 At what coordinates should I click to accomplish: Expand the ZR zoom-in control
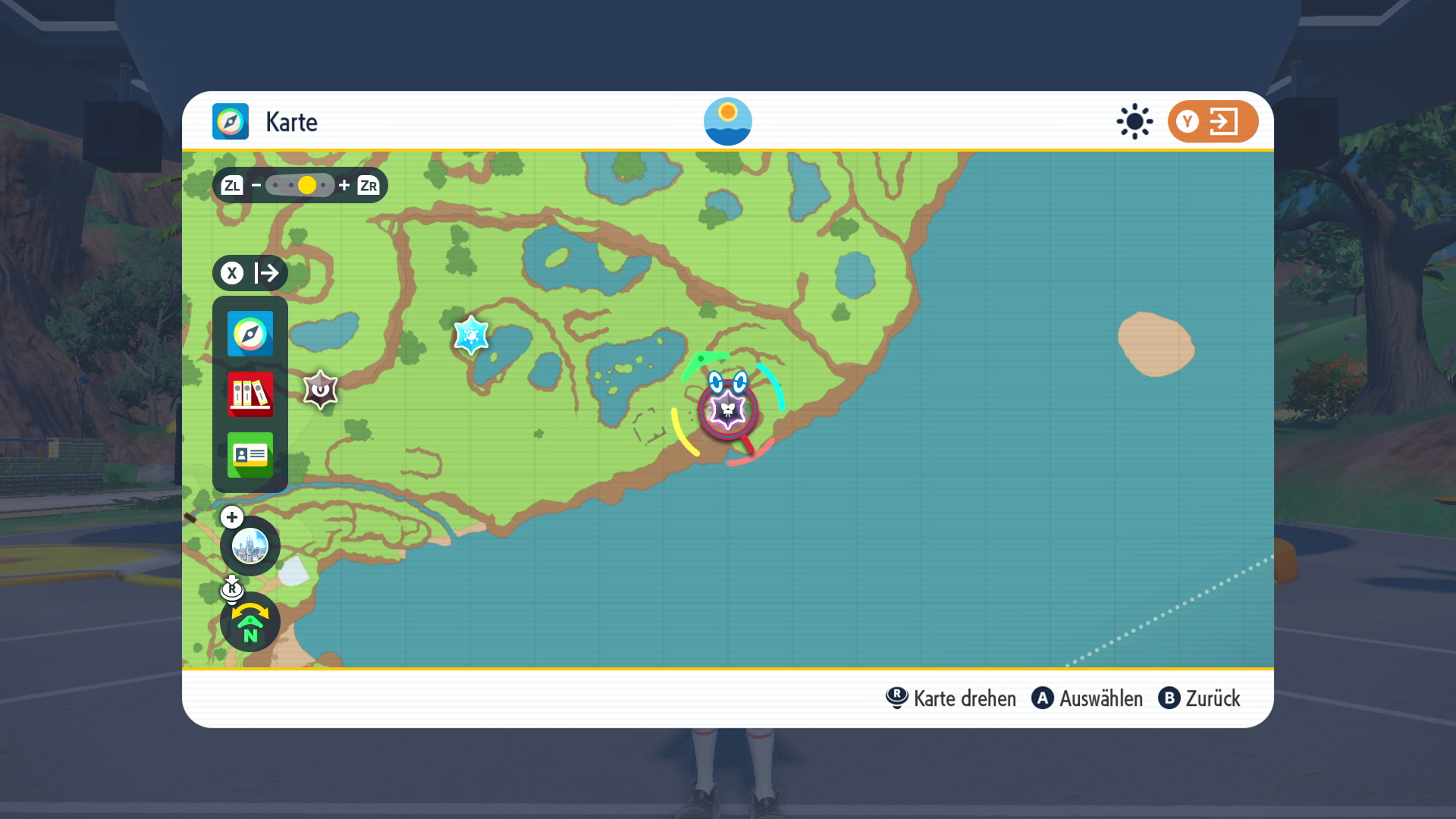coord(369,184)
